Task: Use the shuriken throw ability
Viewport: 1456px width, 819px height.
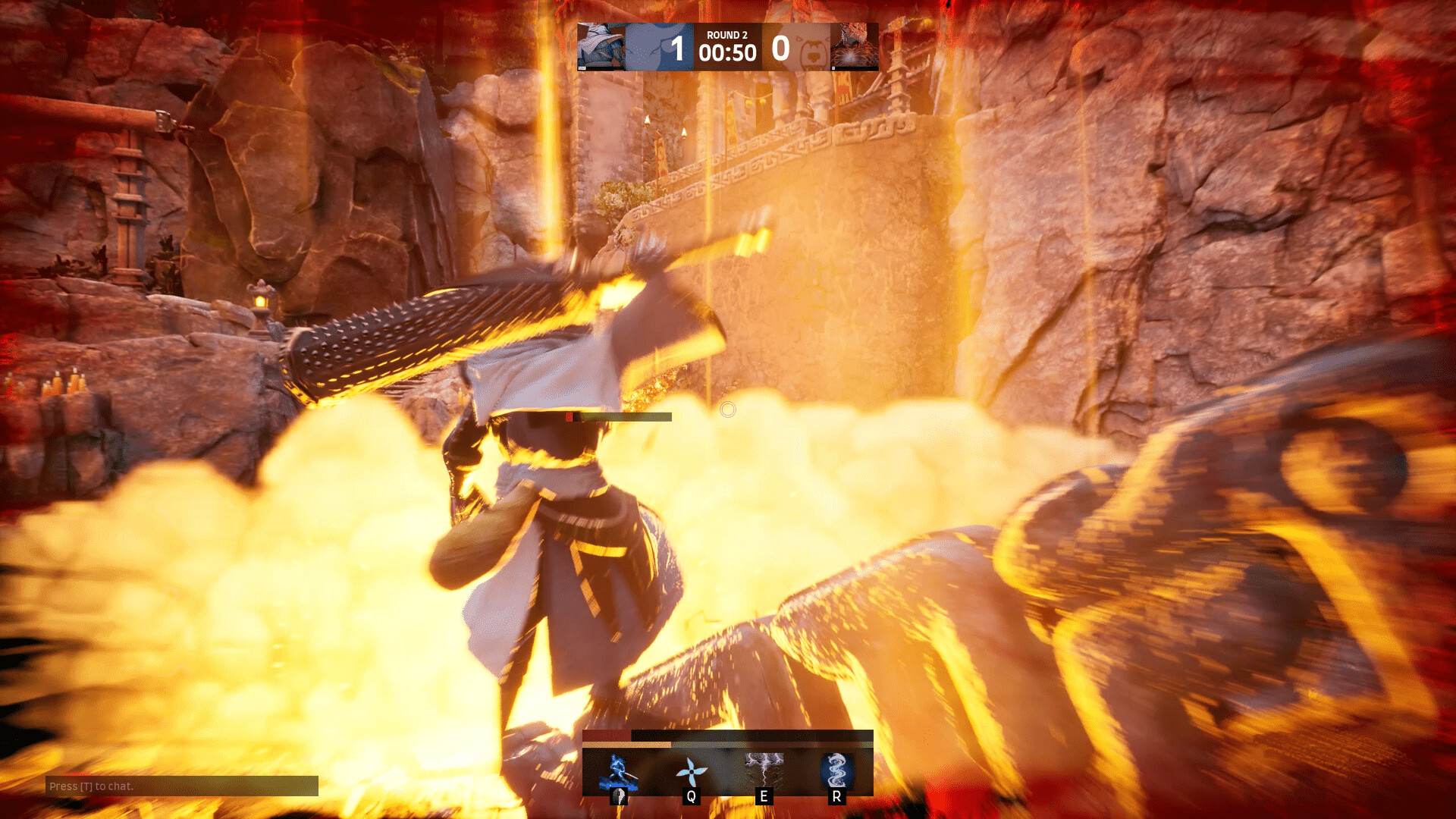Action: [x=691, y=773]
